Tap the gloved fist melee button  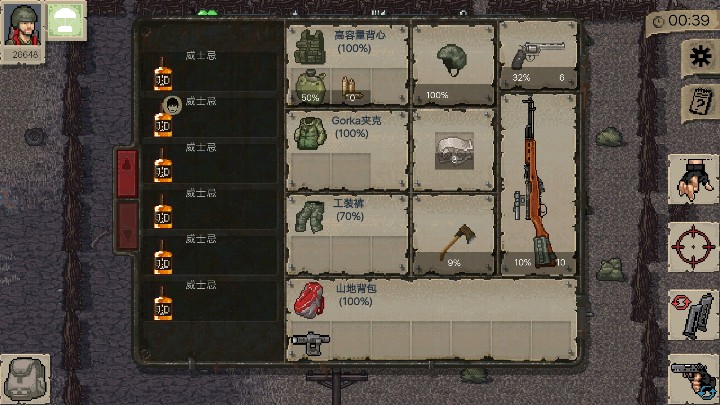click(x=694, y=180)
